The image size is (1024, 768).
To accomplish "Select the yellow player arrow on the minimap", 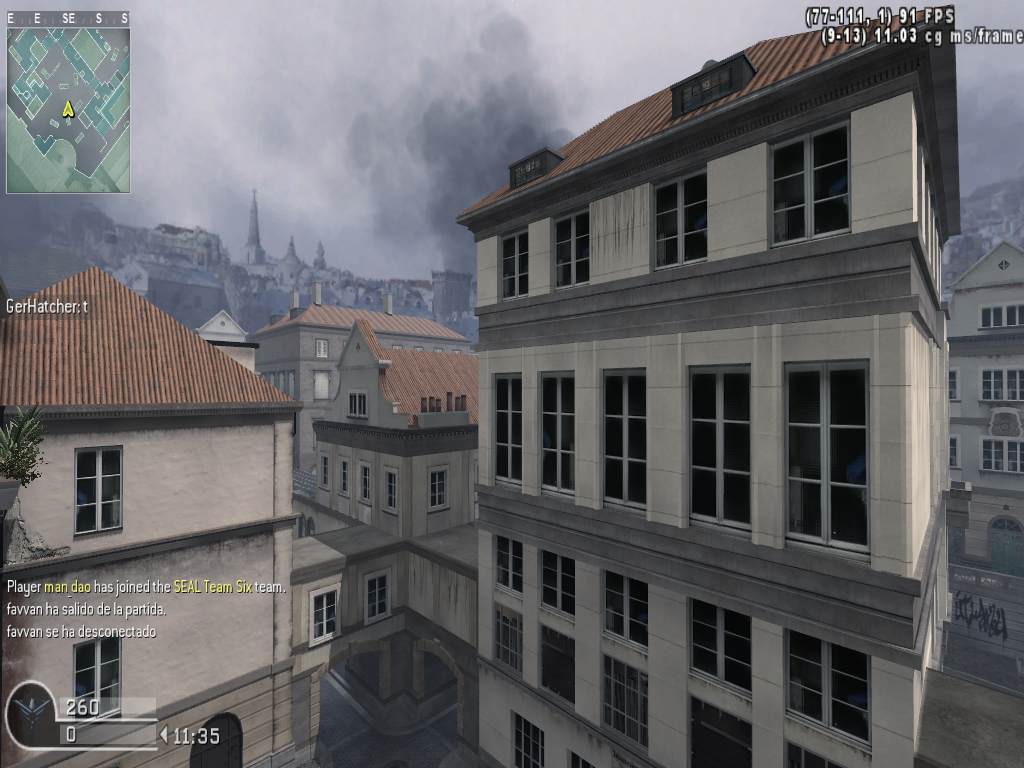I will tap(68, 109).
